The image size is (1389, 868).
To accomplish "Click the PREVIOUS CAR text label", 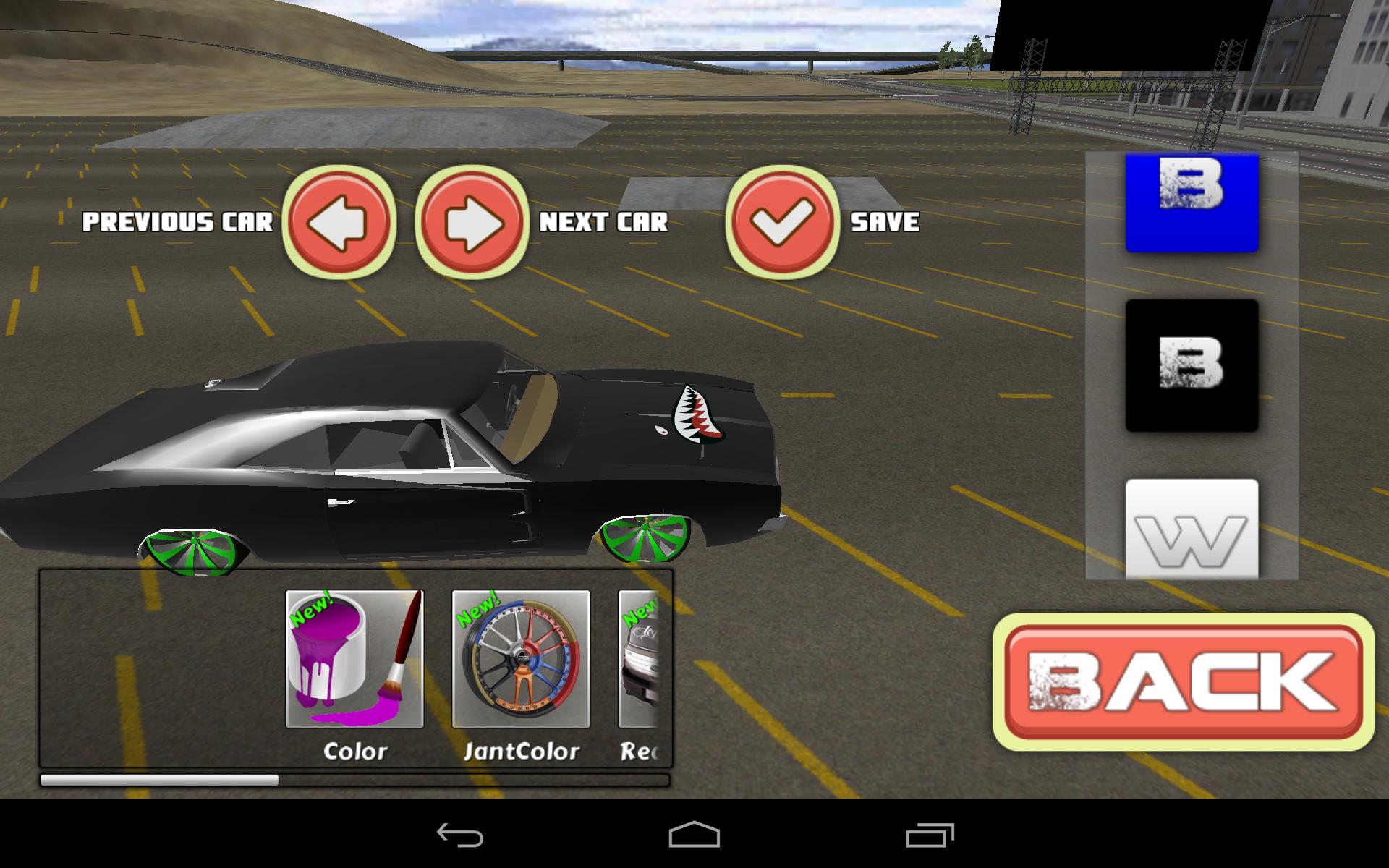I will click(178, 223).
